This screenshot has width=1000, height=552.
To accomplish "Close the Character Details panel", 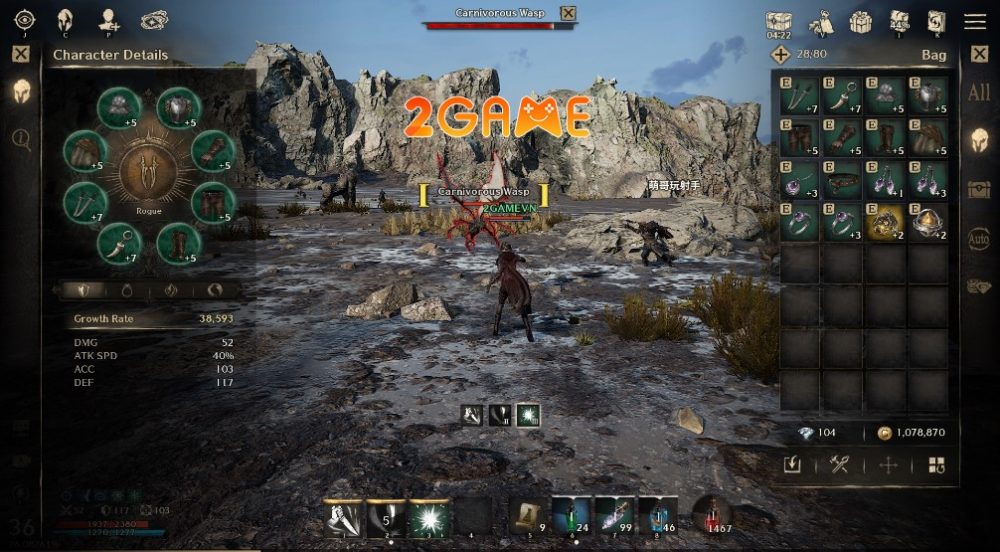I will tap(21, 55).
